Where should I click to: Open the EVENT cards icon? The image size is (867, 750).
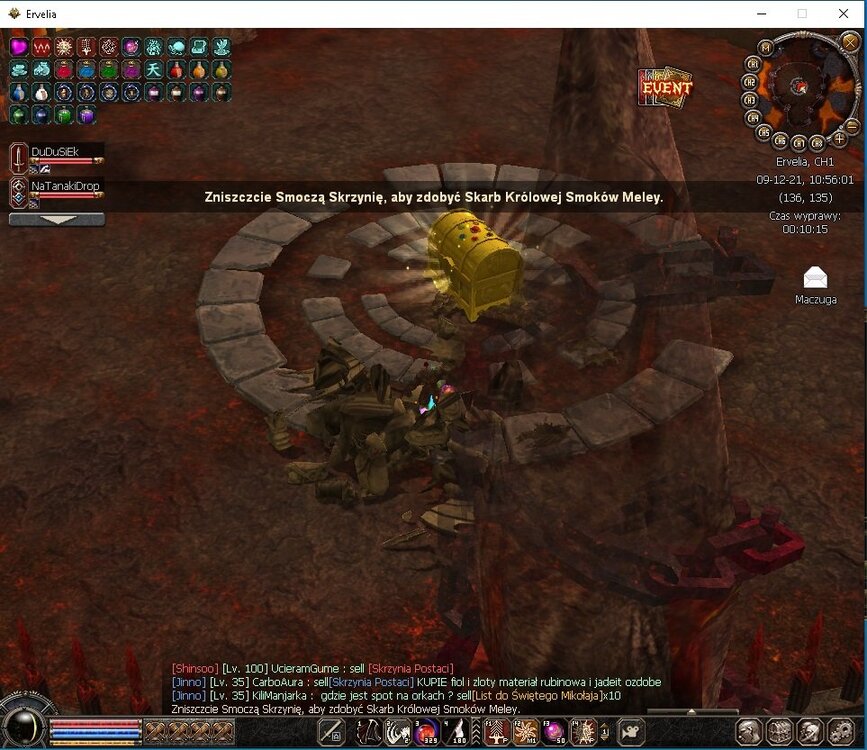665,87
